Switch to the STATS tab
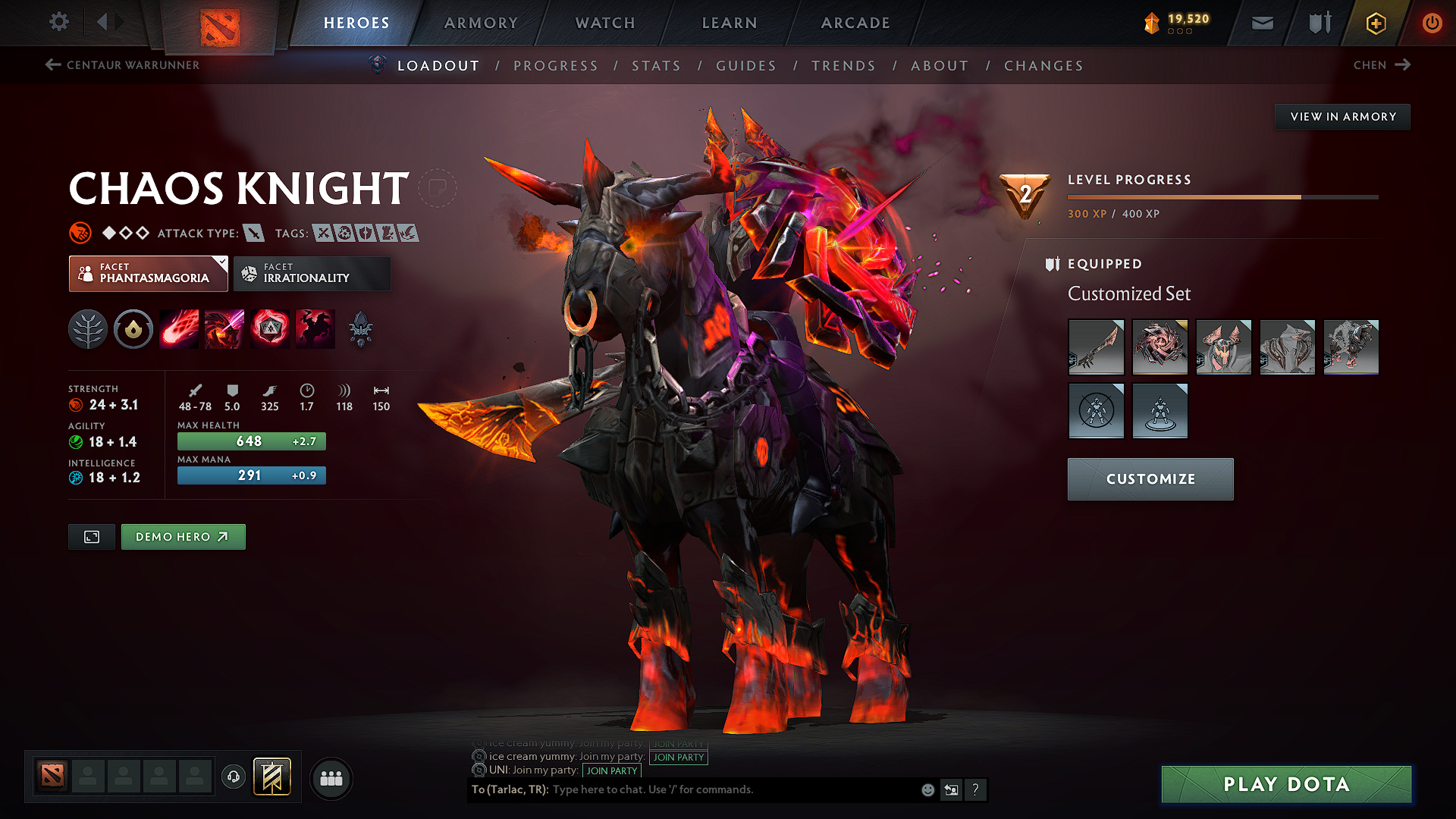The width and height of the screenshot is (1456, 819). pyautogui.click(x=656, y=66)
